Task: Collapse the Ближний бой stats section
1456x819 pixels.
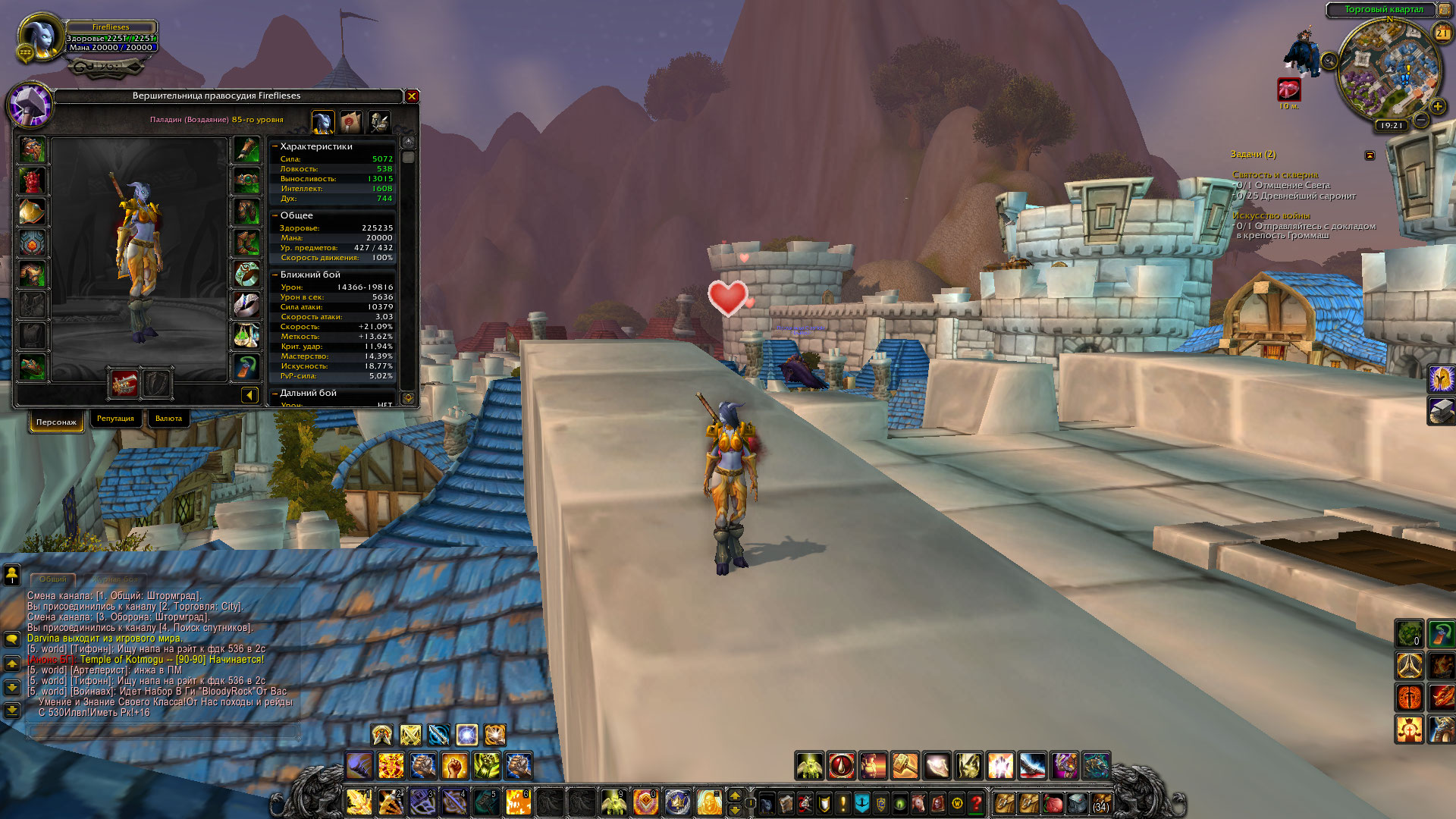Action: pyautogui.click(x=275, y=275)
